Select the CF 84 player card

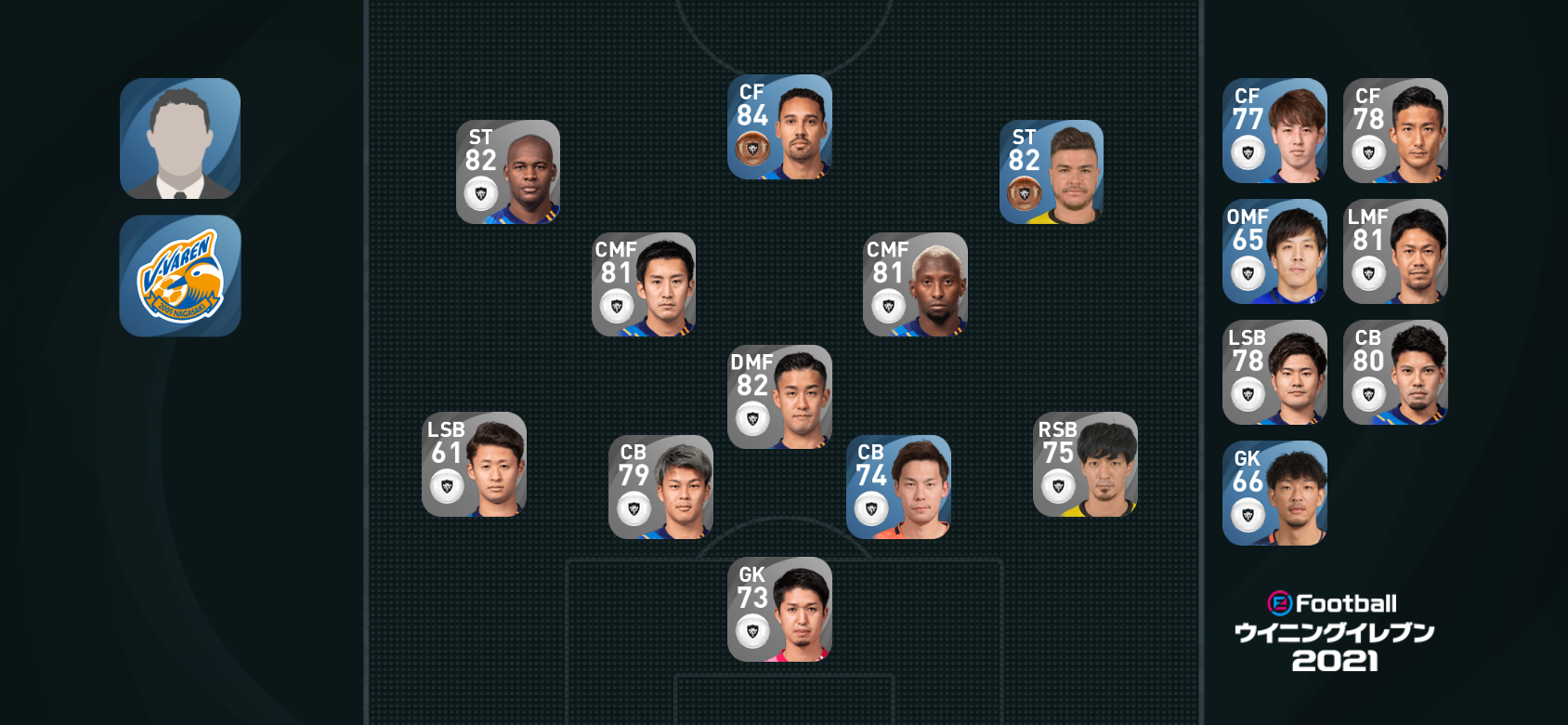[779, 127]
